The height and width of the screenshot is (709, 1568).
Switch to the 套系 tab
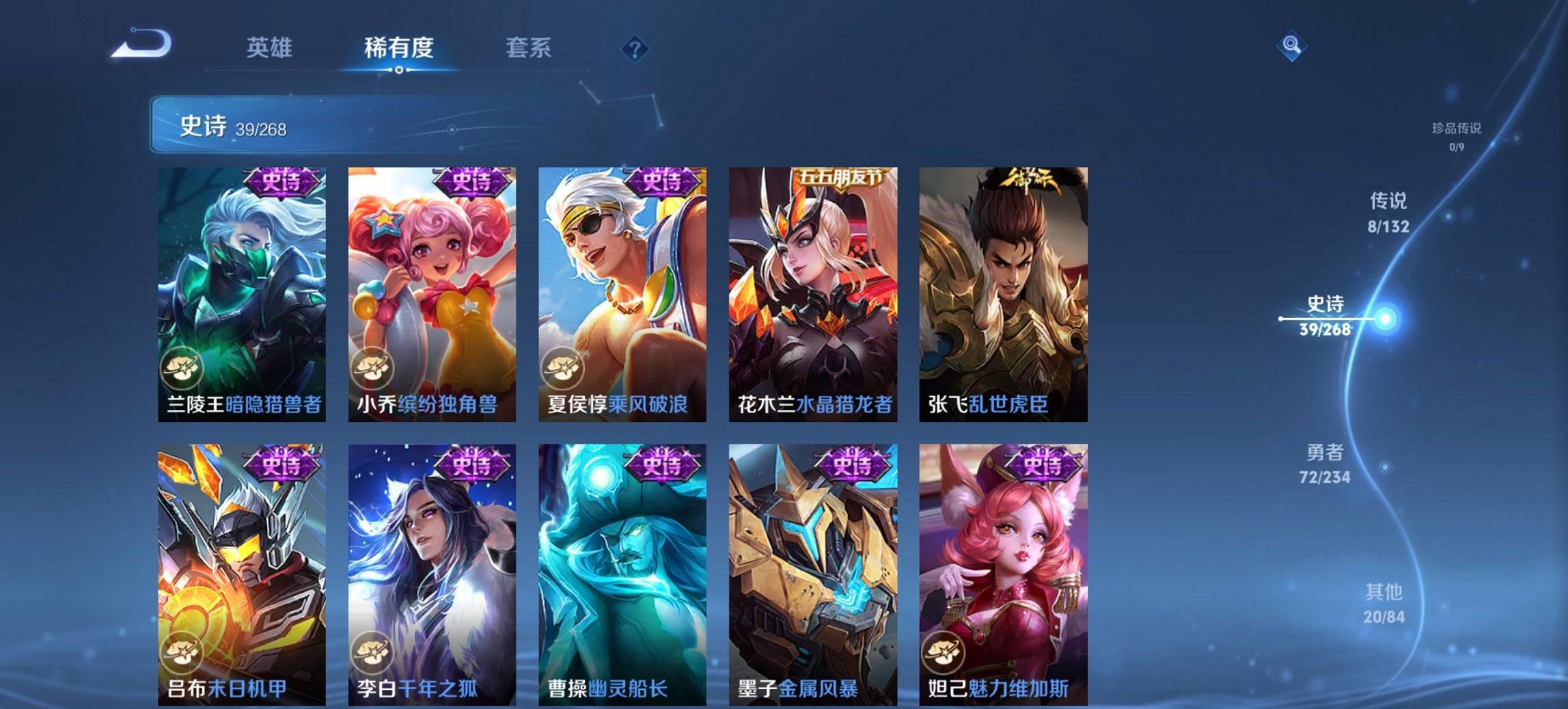(x=528, y=48)
